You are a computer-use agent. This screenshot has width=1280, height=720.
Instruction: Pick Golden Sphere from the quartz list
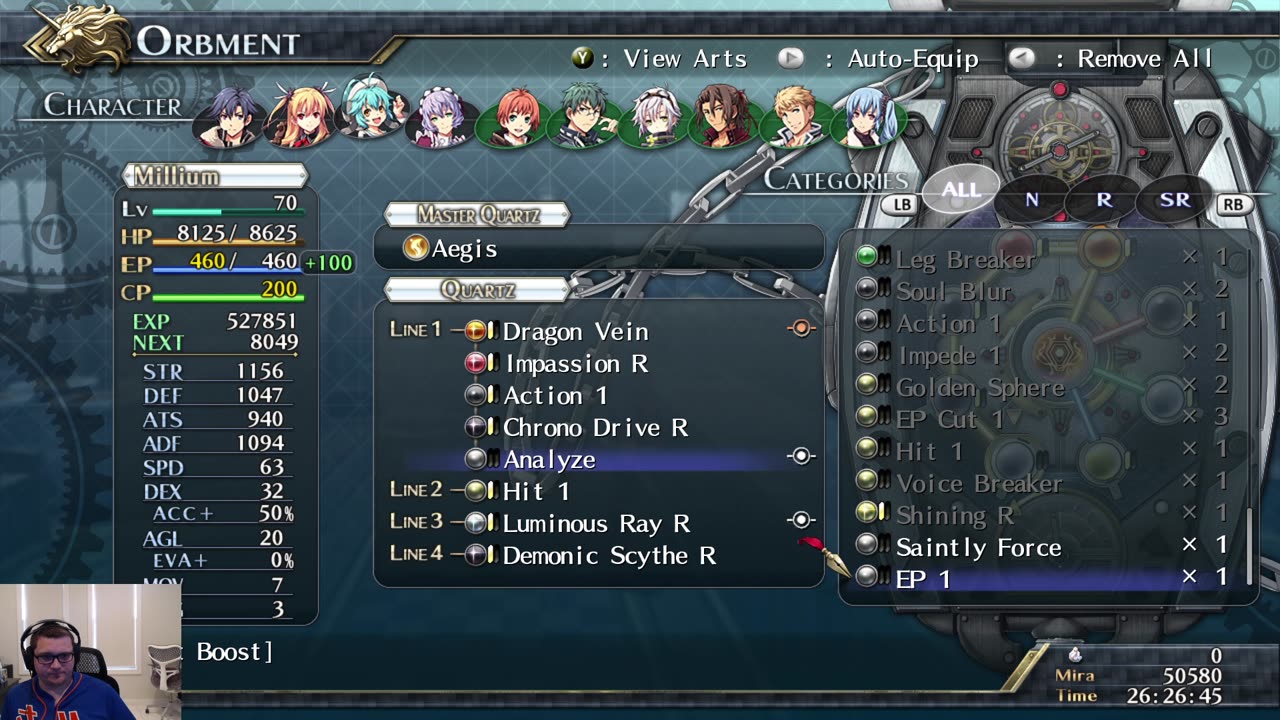[x=980, y=388]
